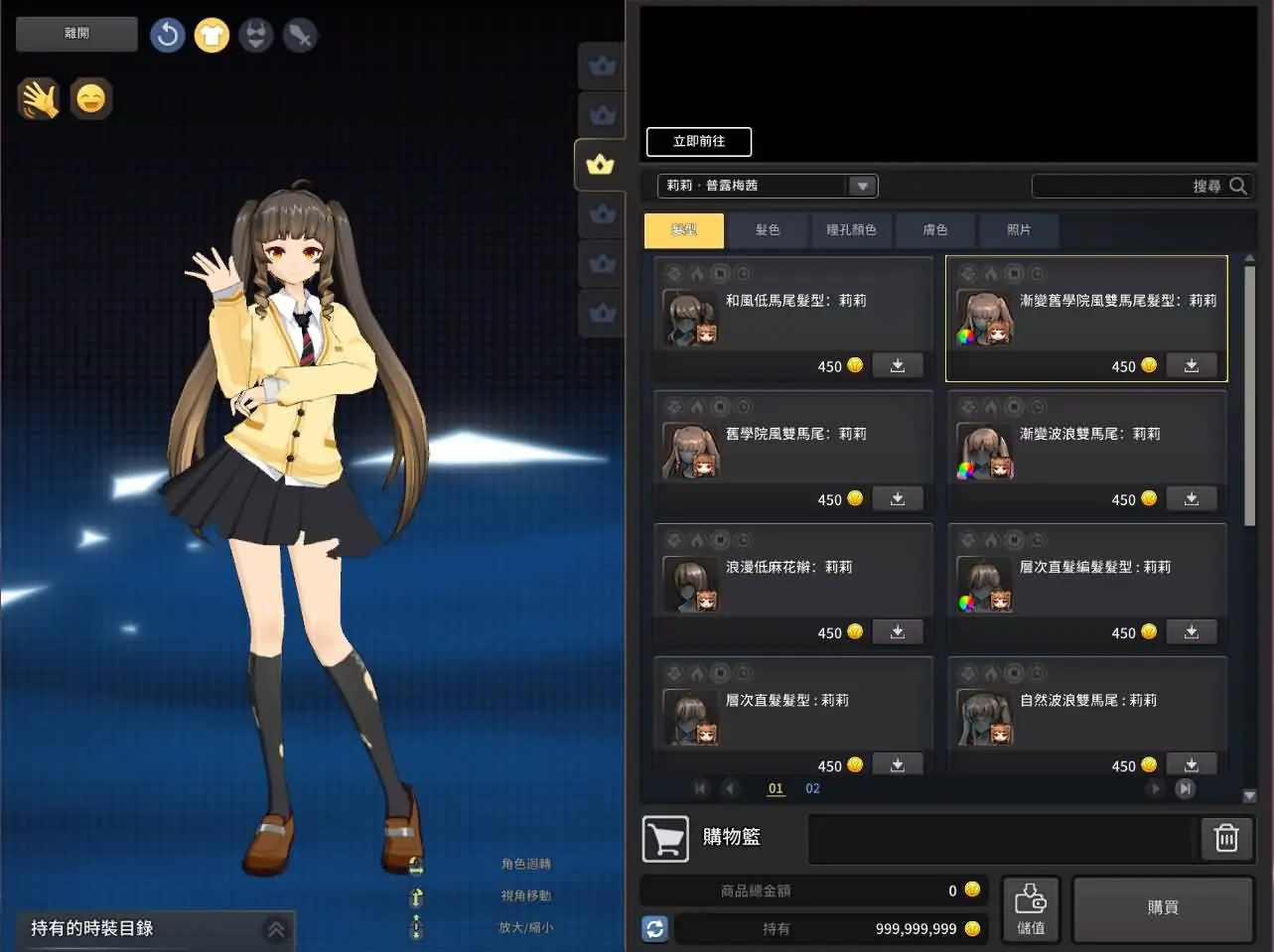Click the waving hand emote icon
Viewport: 1274px width, 952px height.
(x=40, y=98)
